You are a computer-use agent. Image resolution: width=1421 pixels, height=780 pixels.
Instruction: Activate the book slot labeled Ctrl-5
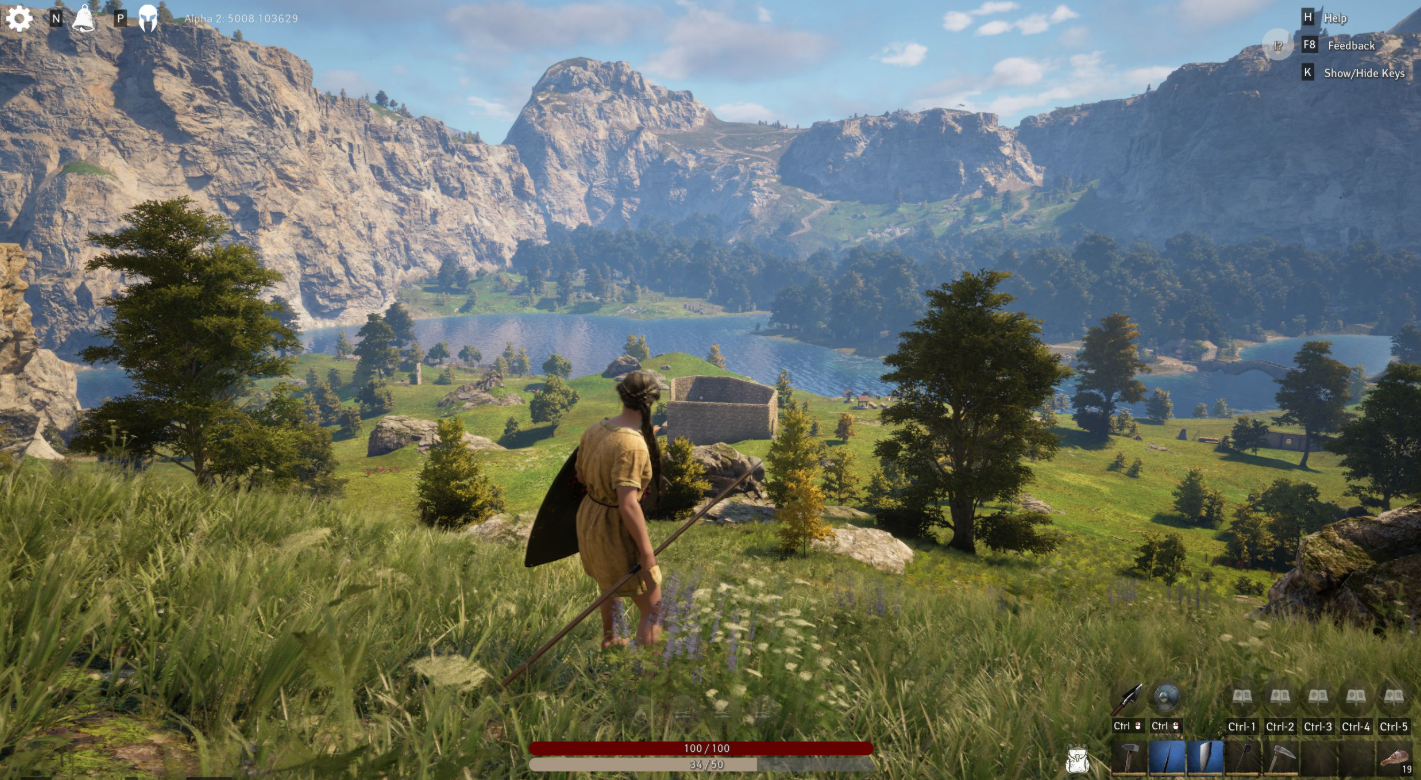pyautogui.click(x=1393, y=697)
